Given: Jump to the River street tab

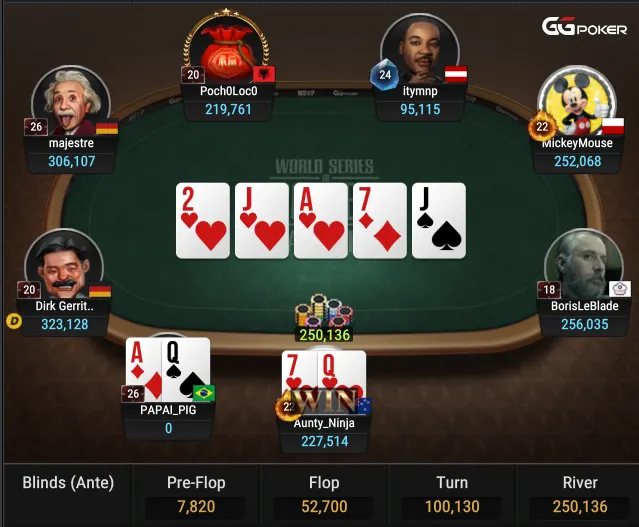Looking at the screenshot, I should pyautogui.click(x=579, y=494).
